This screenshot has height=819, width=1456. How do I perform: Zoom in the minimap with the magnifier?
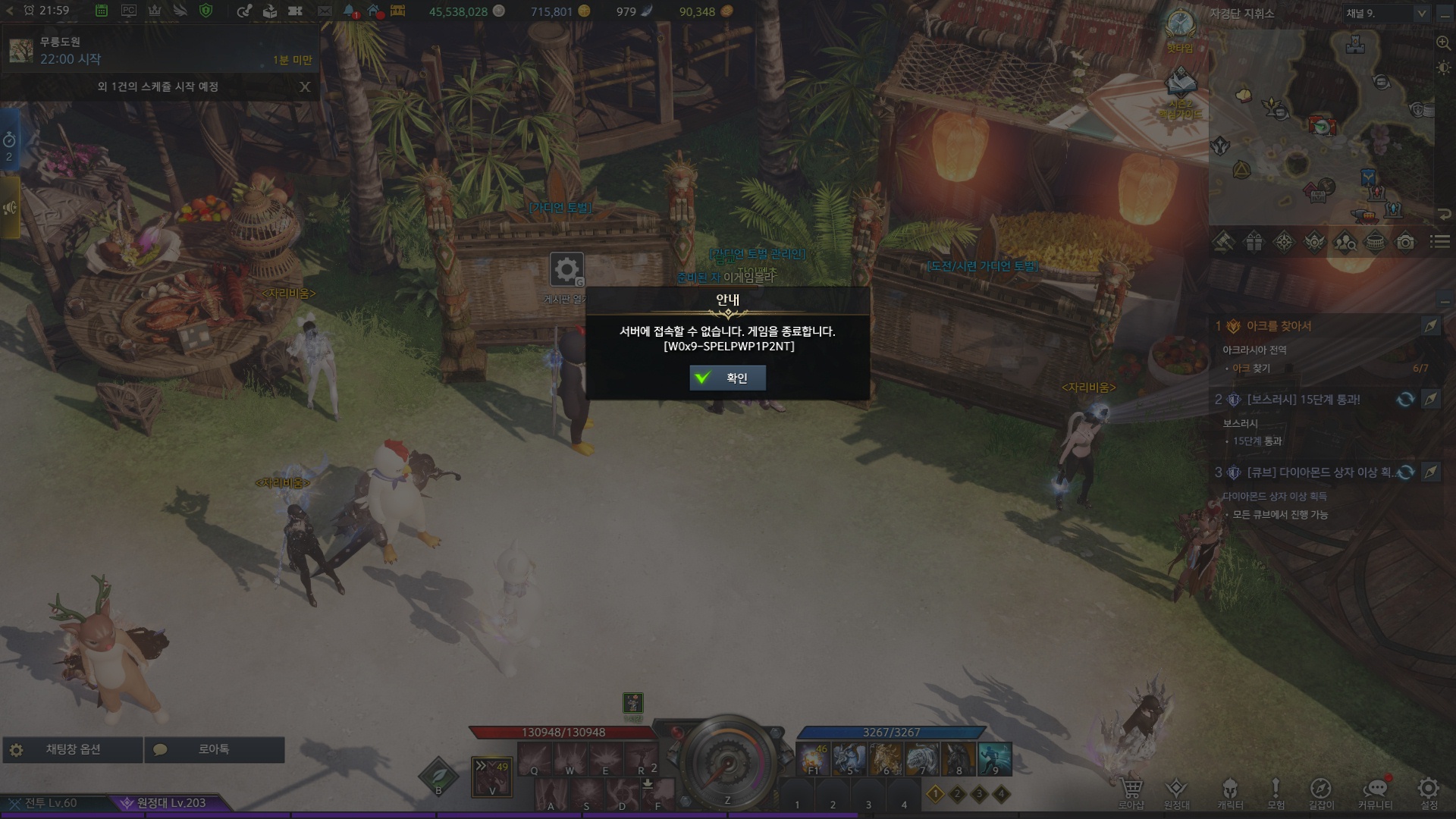(1443, 43)
